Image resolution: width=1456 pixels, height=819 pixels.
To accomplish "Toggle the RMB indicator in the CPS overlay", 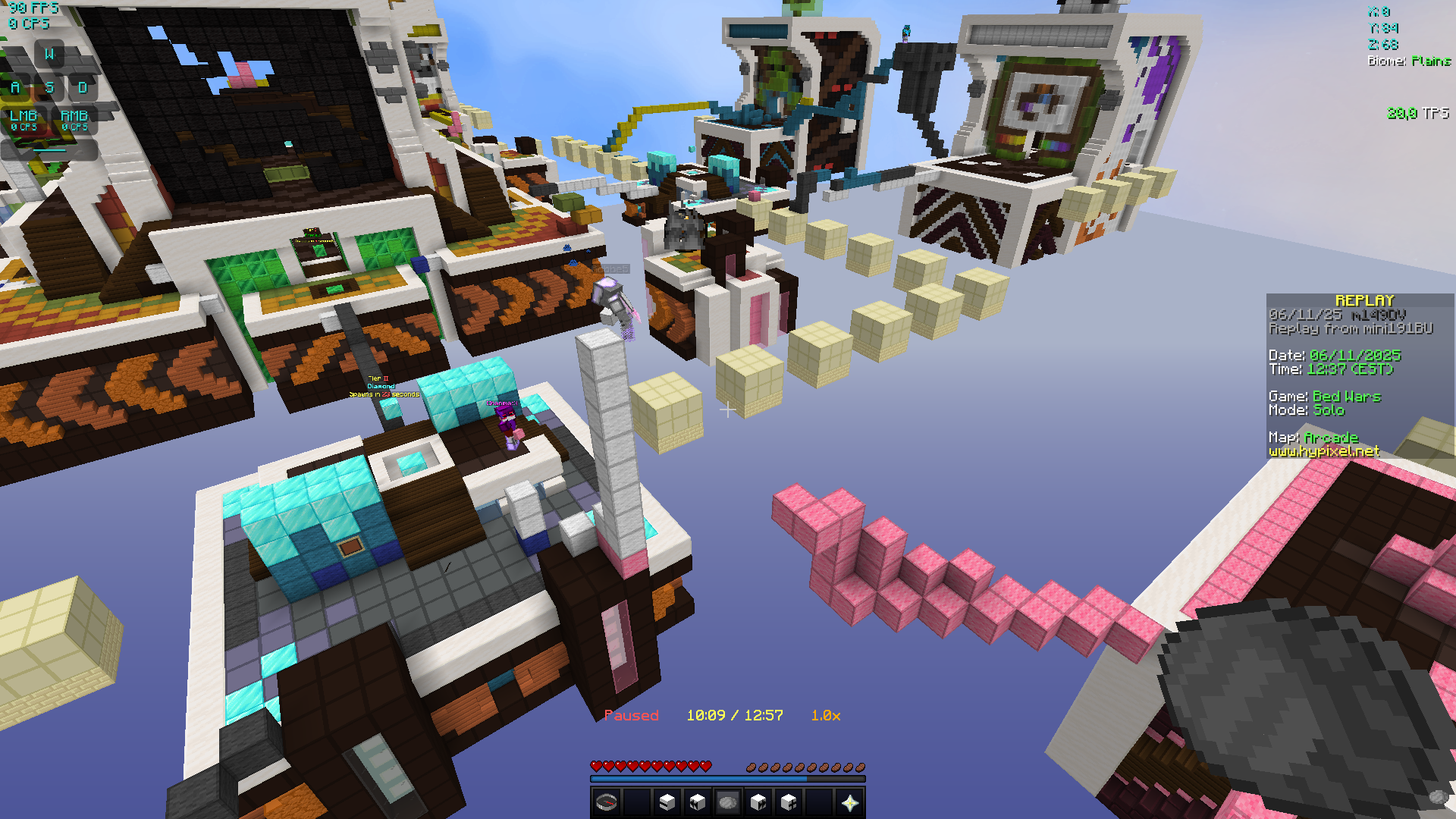I will pyautogui.click(x=74, y=120).
